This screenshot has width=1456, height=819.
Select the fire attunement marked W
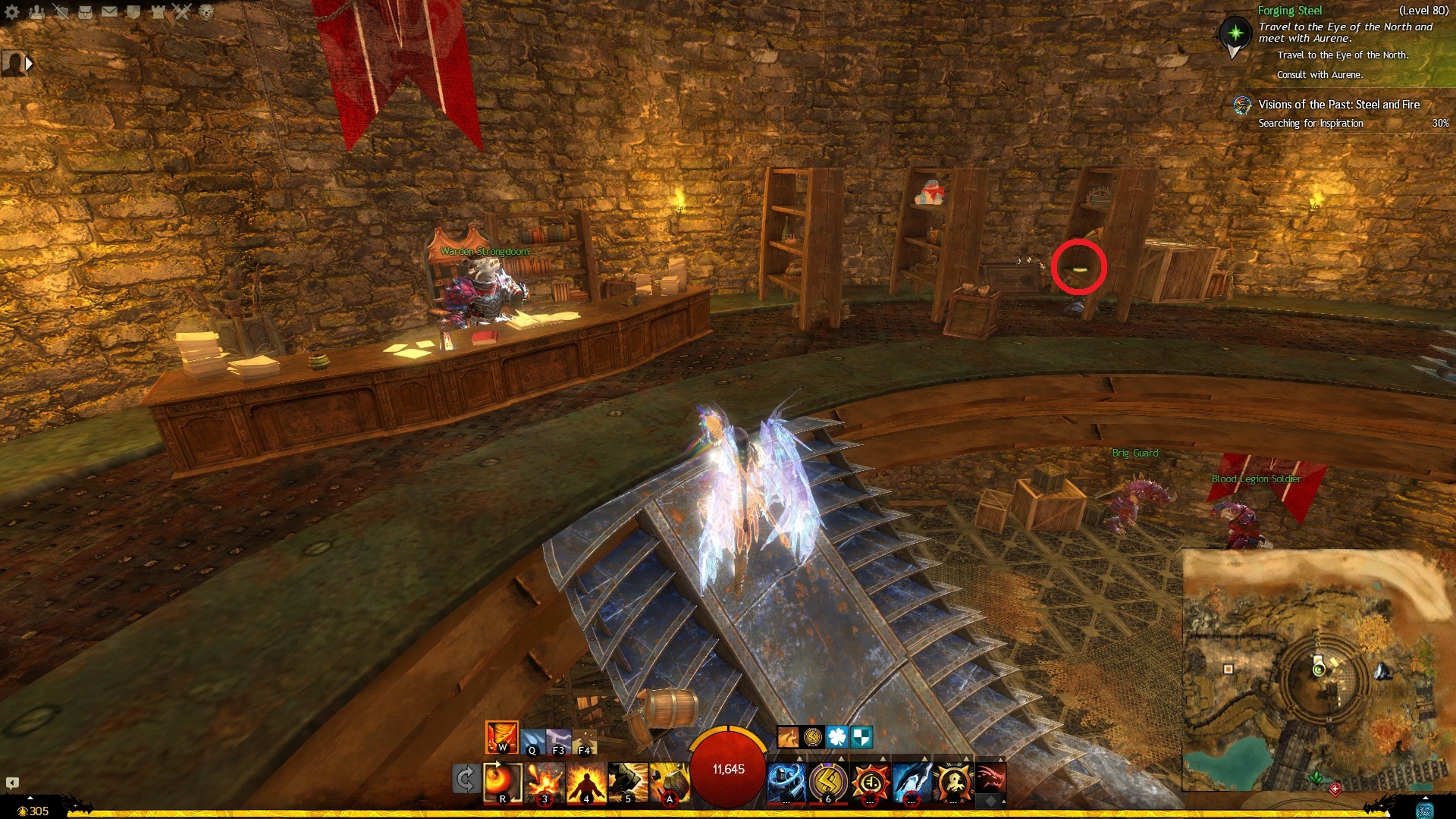(x=501, y=736)
